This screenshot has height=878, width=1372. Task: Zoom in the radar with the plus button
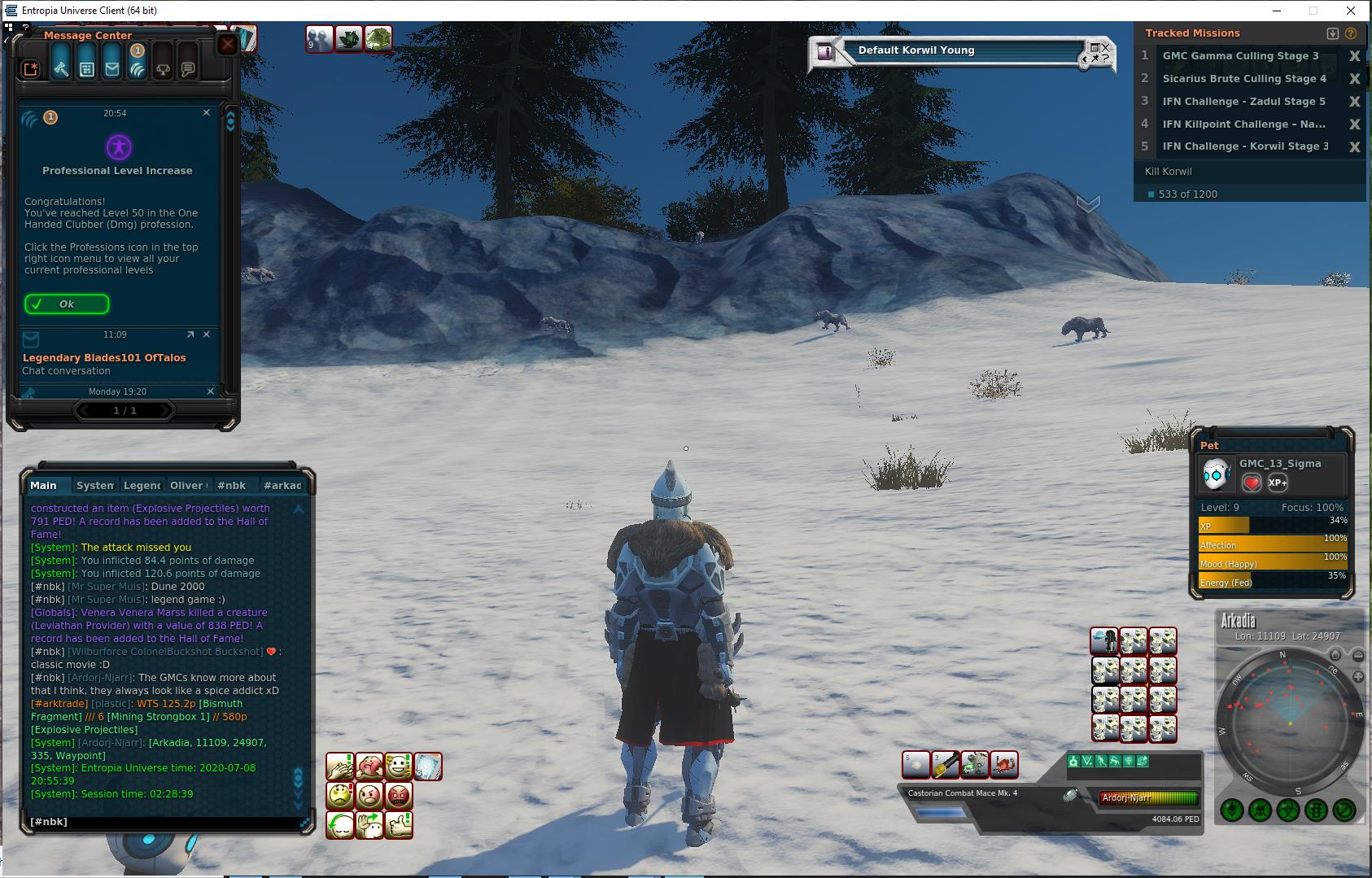[1357, 677]
